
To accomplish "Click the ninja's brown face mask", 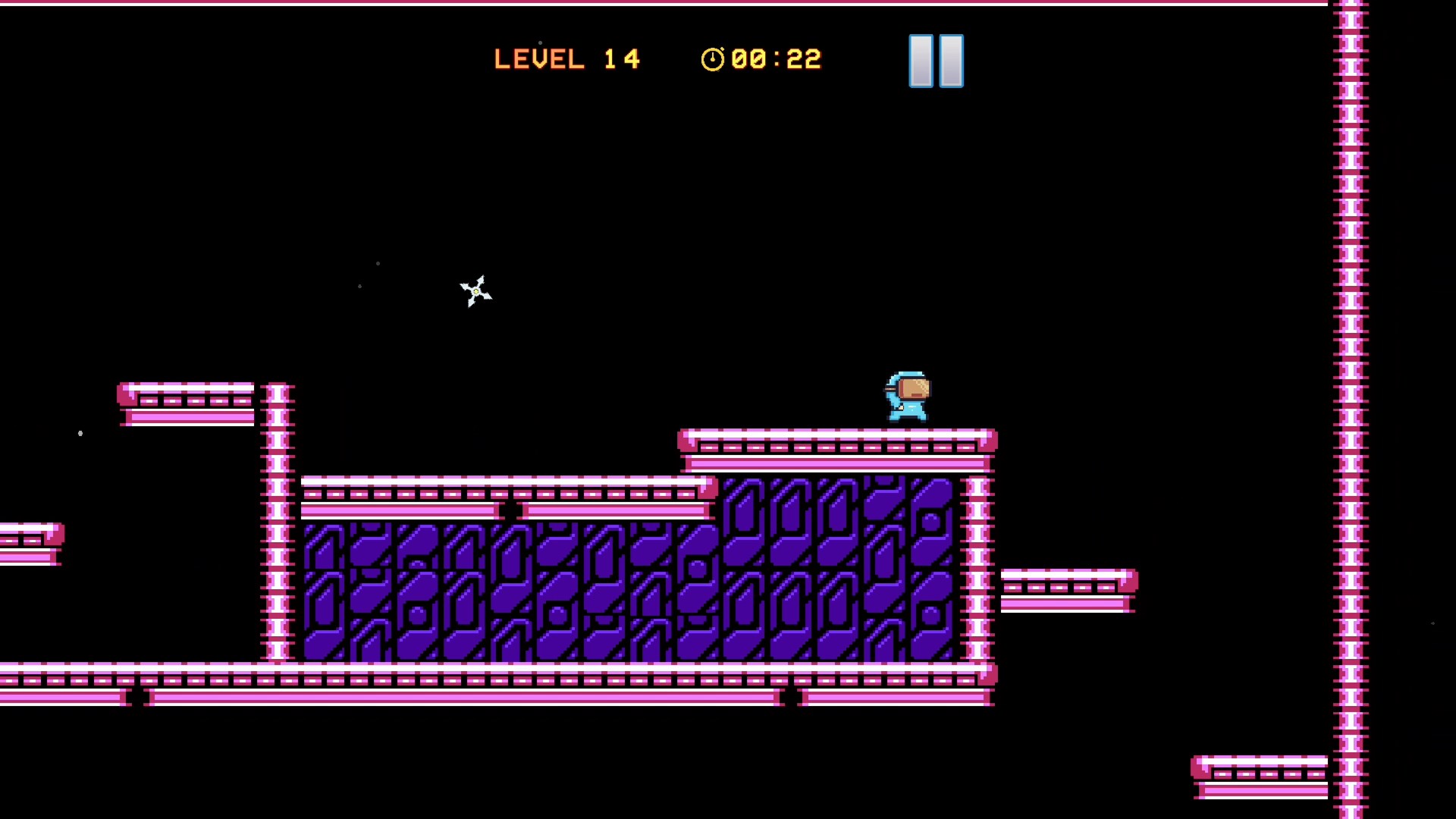I will [x=913, y=390].
